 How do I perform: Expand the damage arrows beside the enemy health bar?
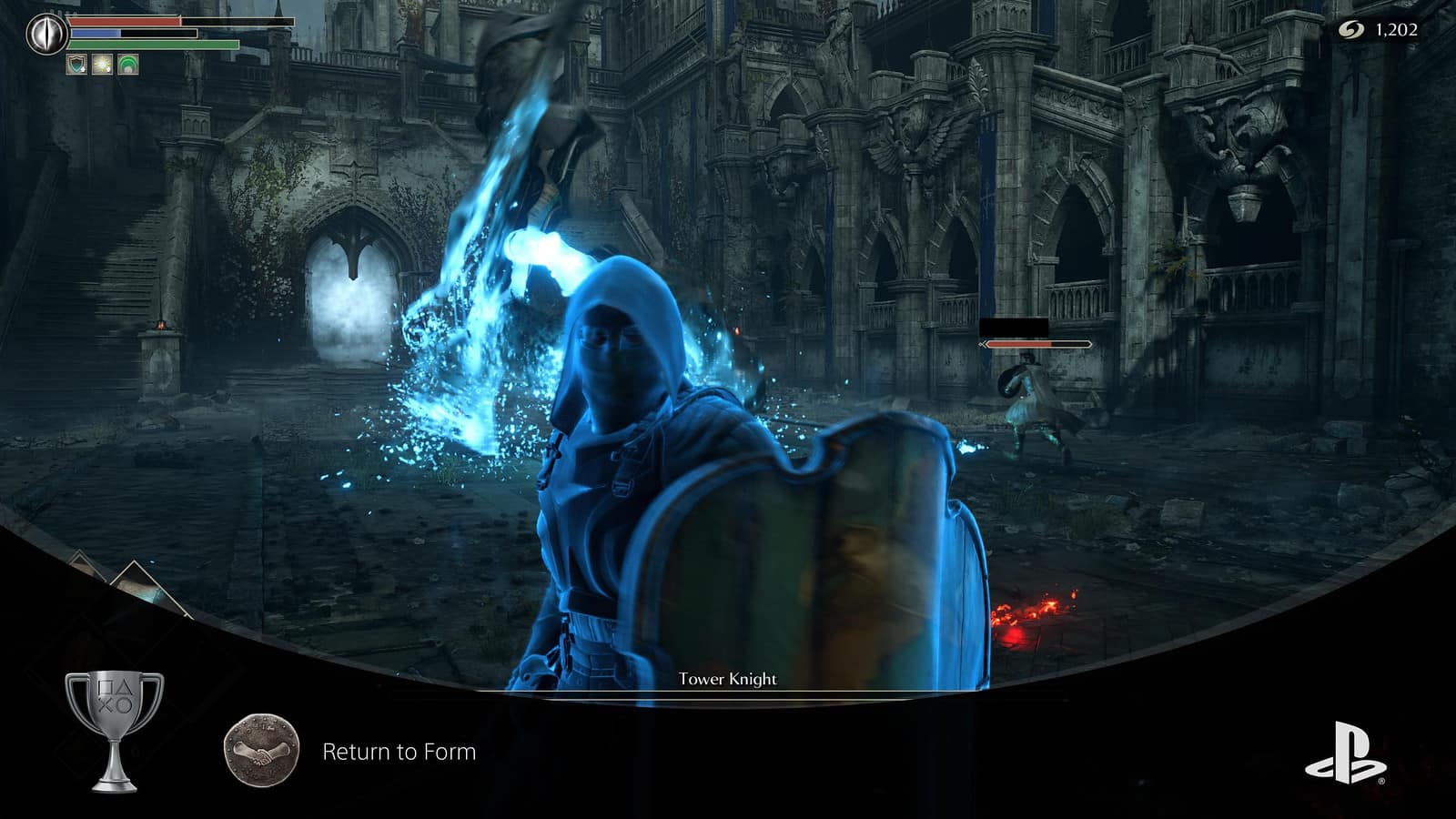(x=983, y=344)
